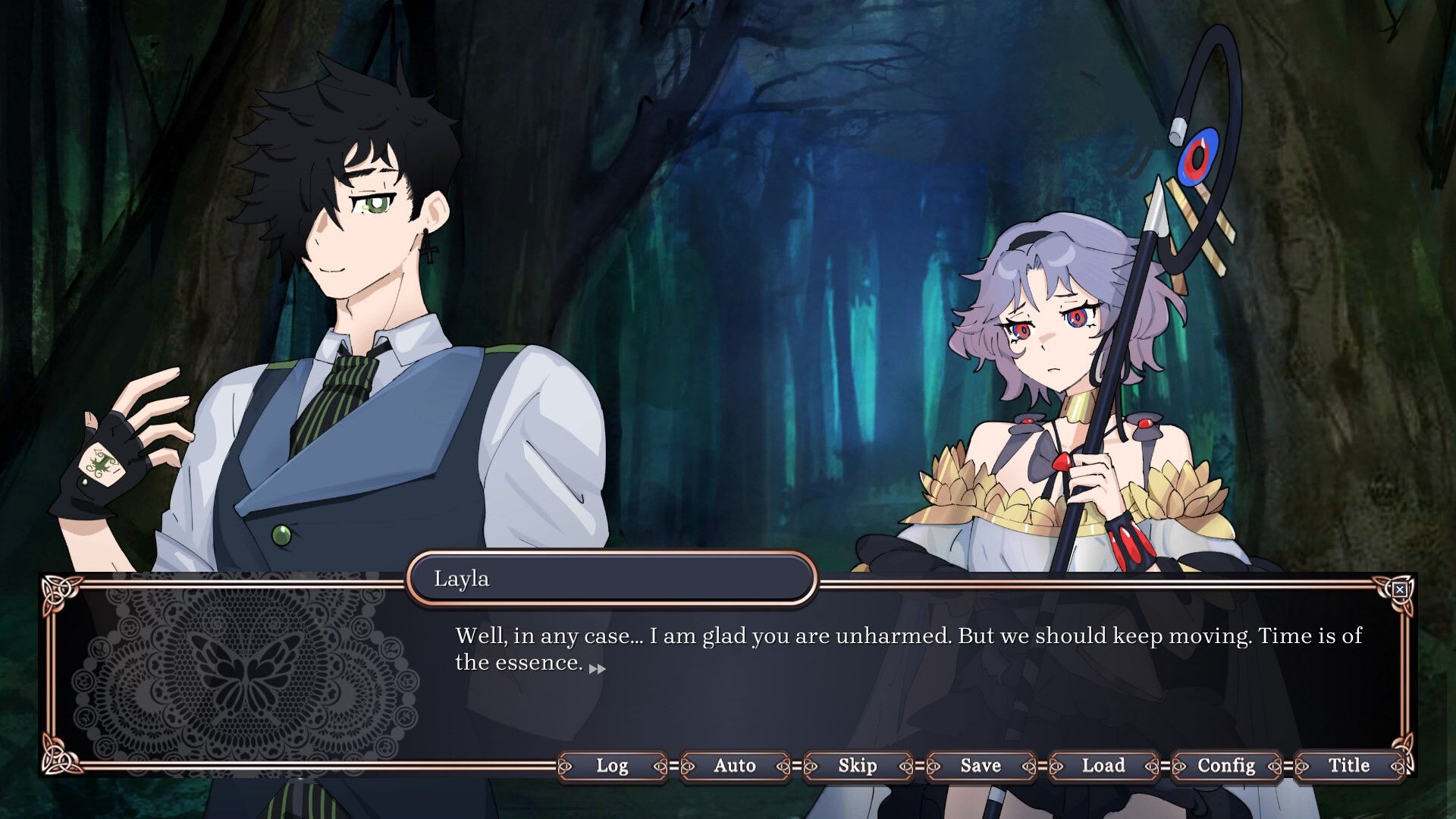The width and height of the screenshot is (1456, 819).
Task: Click the double-arrow text advance indicator
Action: coord(598,669)
